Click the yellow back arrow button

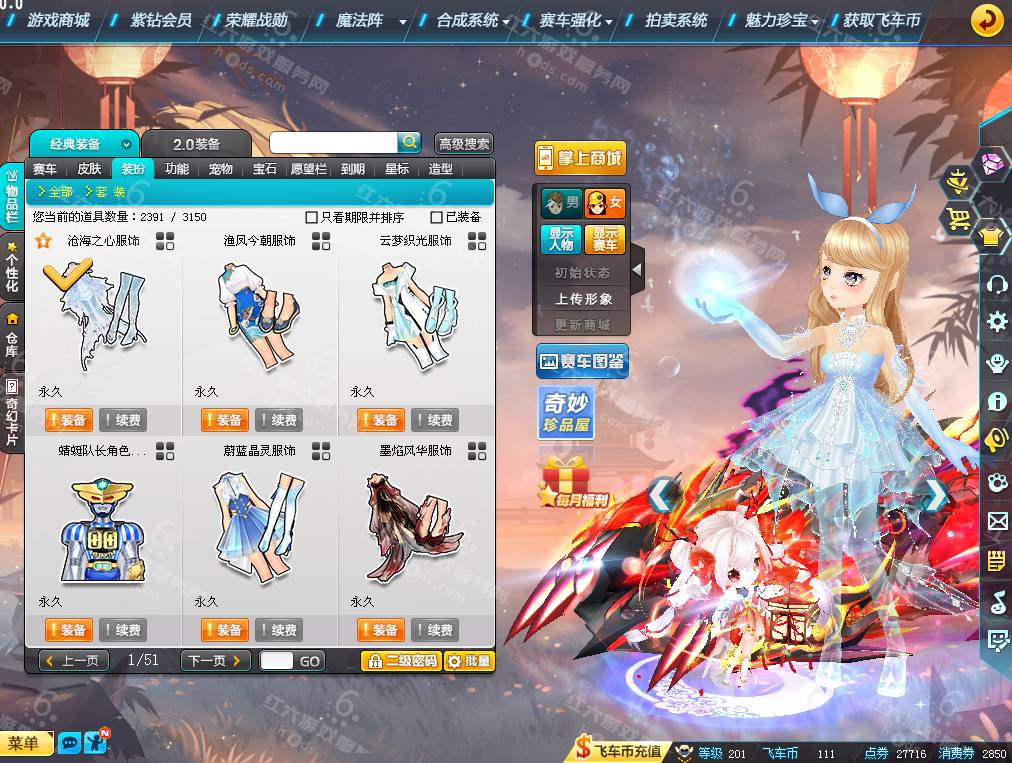click(987, 20)
